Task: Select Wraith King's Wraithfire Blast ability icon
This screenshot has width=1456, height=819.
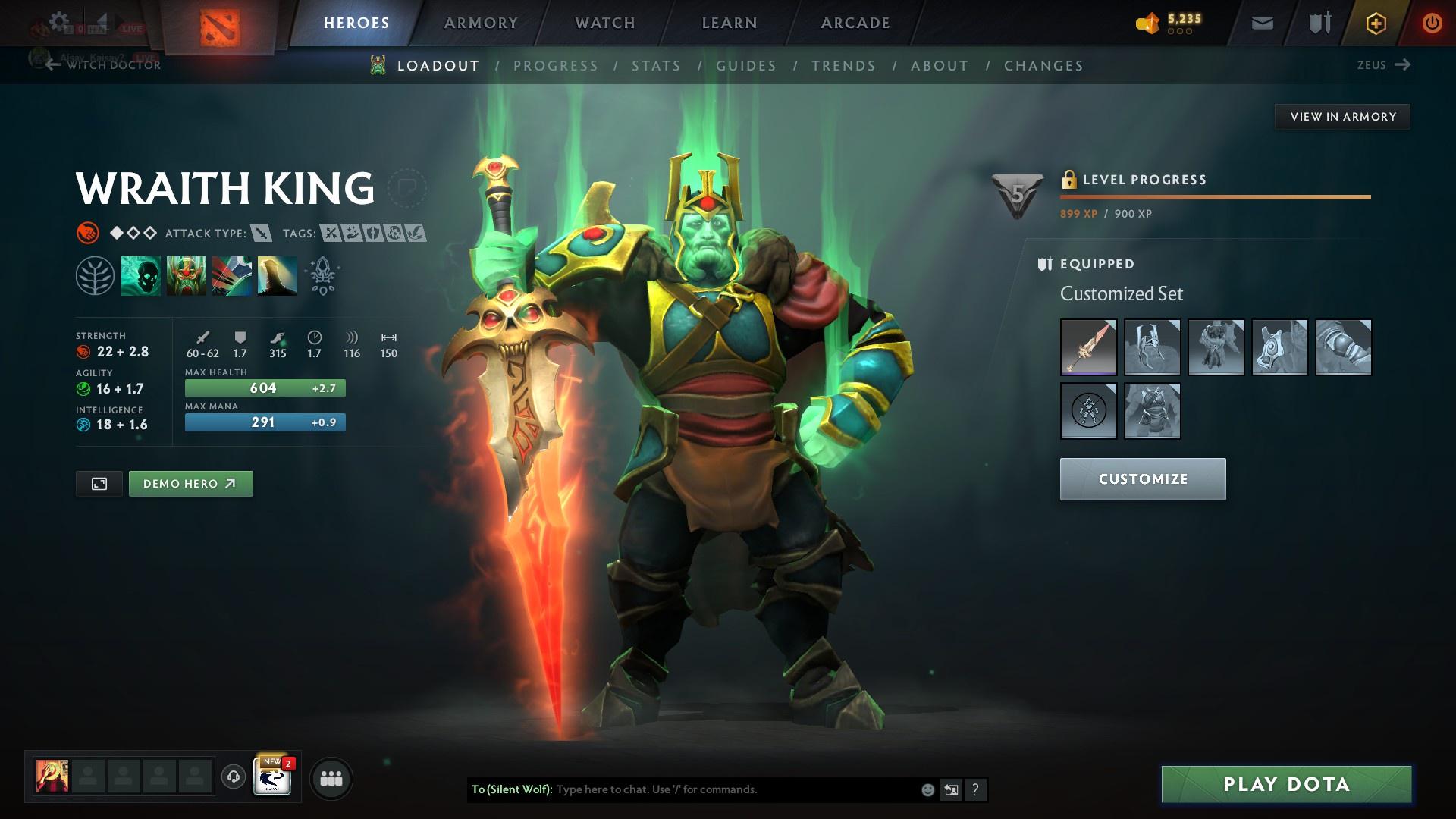Action: [x=140, y=275]
